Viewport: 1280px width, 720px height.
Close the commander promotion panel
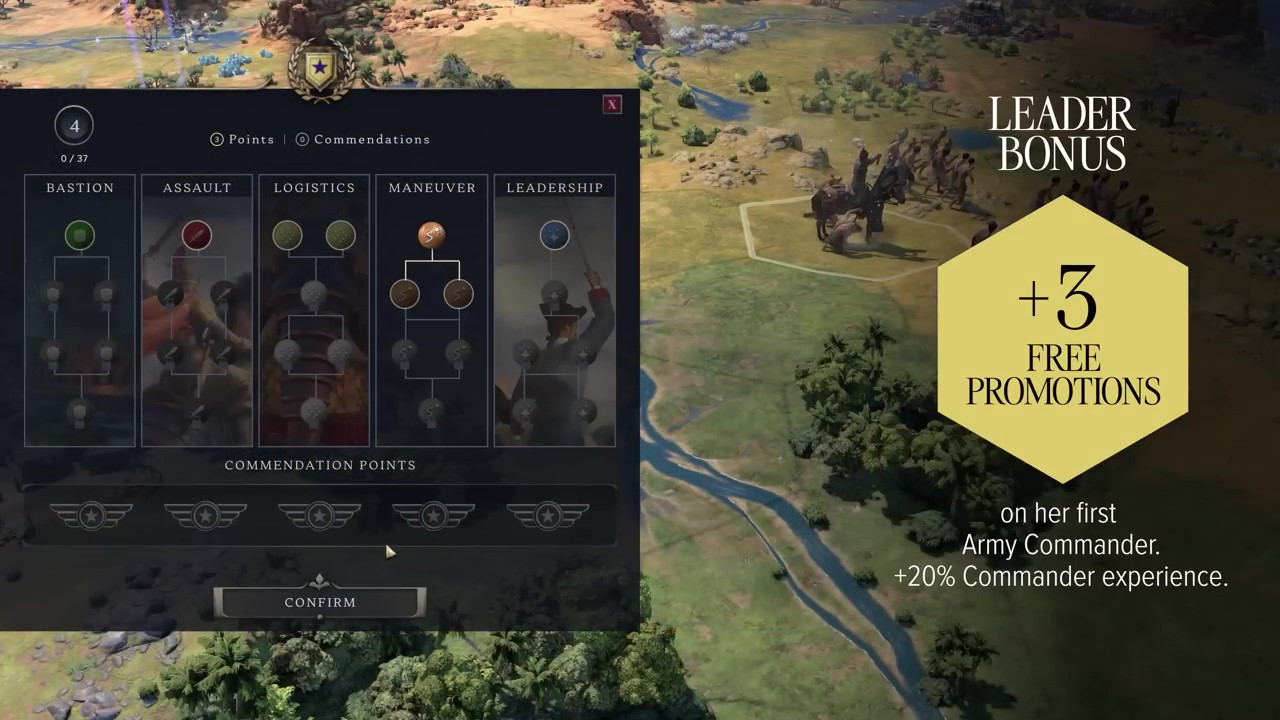point(612,104)
